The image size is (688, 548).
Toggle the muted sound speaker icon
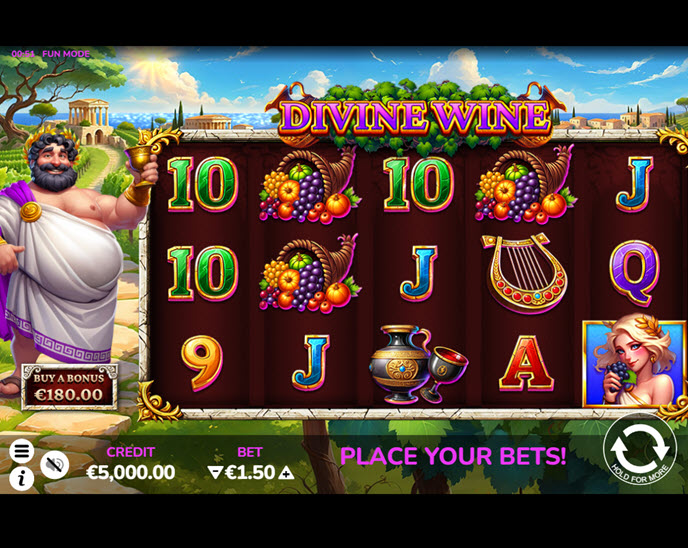(54, 463)
